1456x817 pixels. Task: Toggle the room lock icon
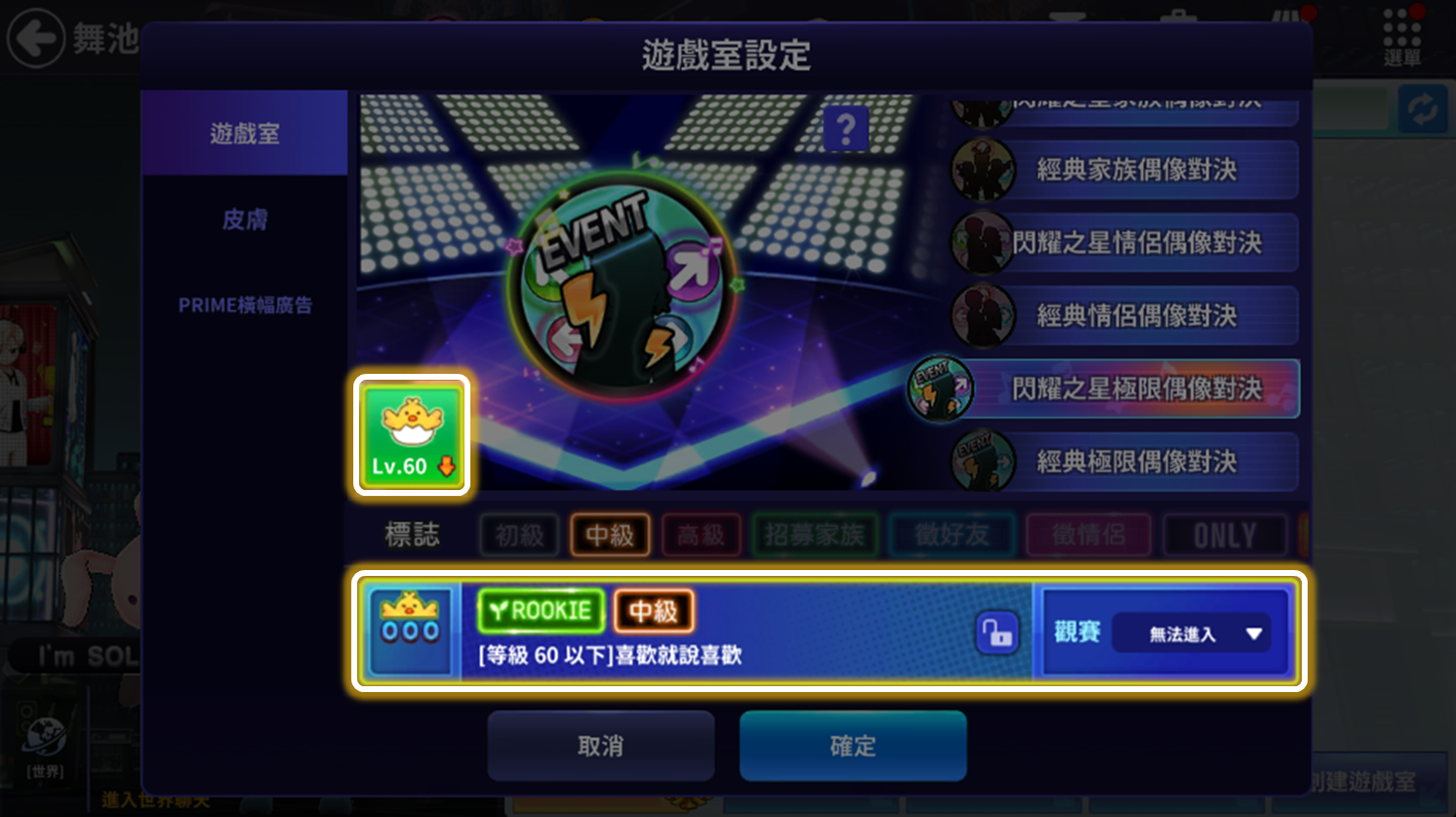tap(996, 633)
